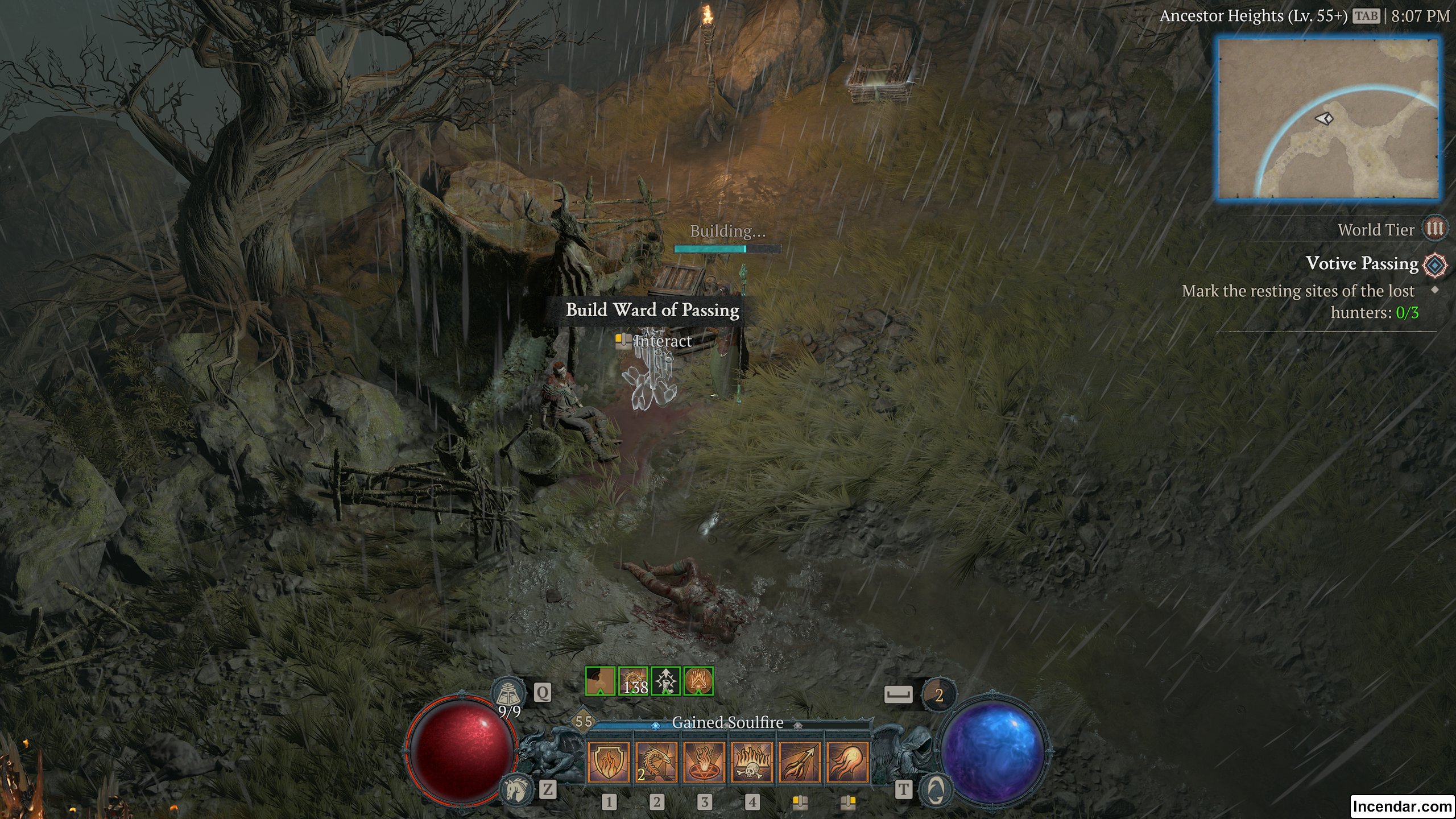Click the level 55 diamond badge
This screenshot has width=1456, height=819.
click(x=584, y=722)
